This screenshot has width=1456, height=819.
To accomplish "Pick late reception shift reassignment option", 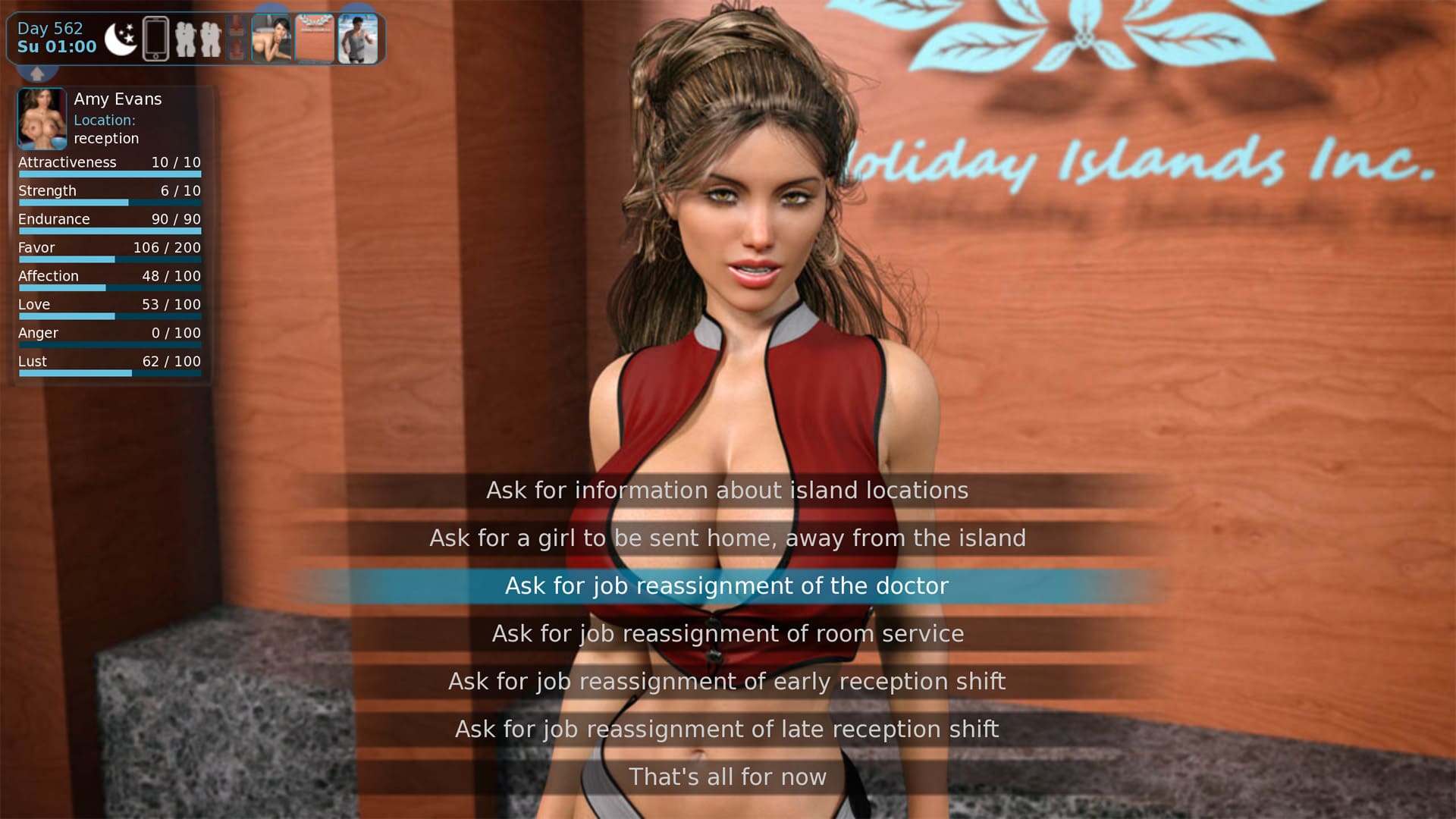I will click(x=727, y=730).
